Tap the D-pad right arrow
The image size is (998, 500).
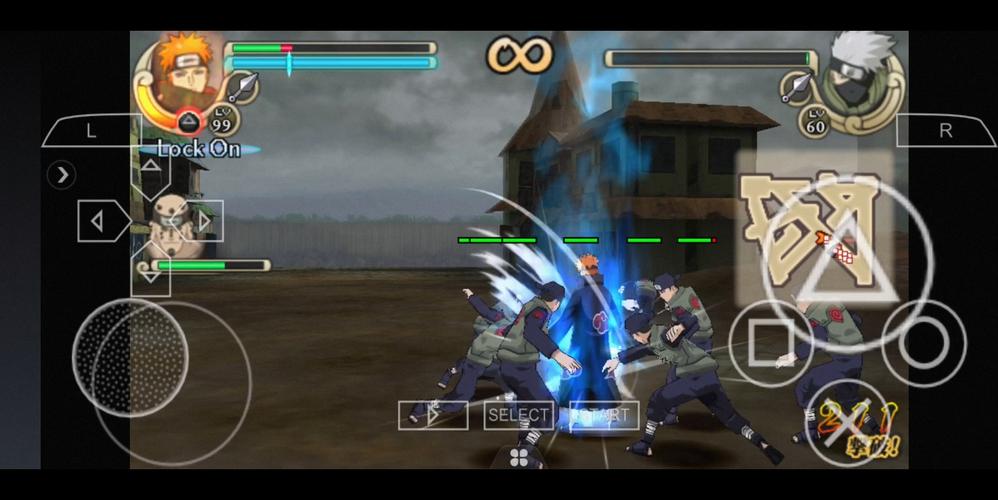click(x=203, y=221)
